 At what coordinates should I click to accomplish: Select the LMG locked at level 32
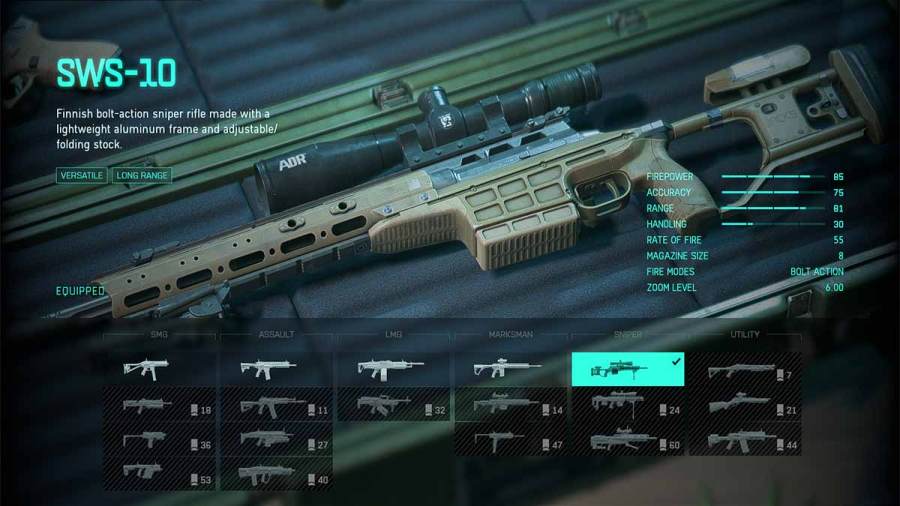(x=393, y=405)
